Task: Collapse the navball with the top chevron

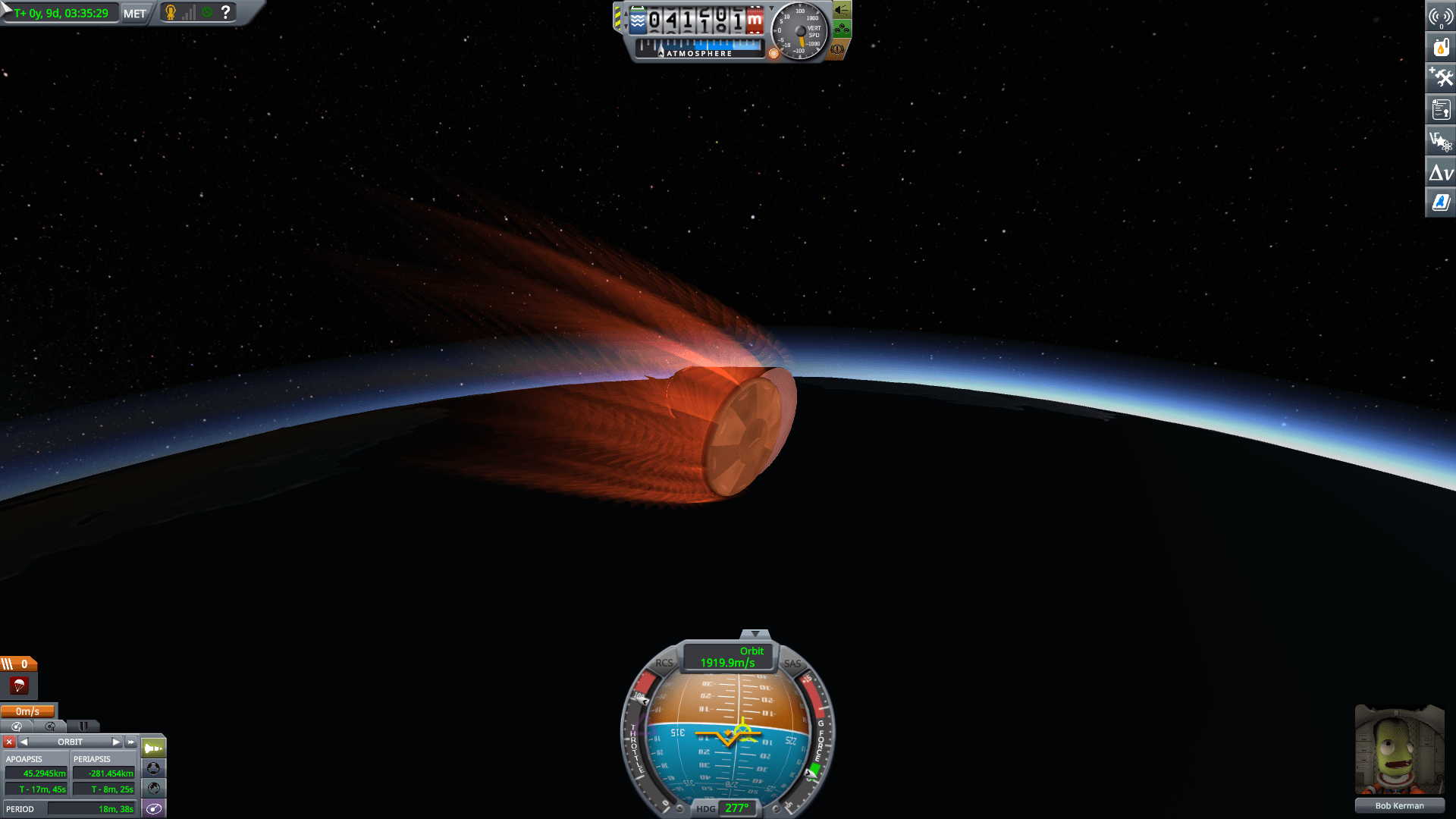Action: pos(756,632)
